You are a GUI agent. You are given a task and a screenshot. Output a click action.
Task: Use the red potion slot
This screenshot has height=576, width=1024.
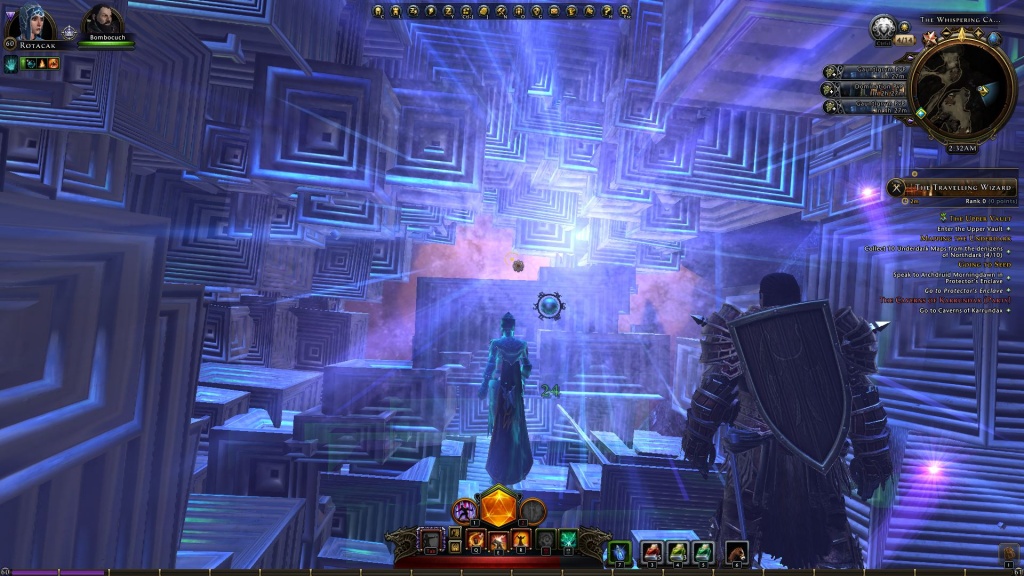651,551
